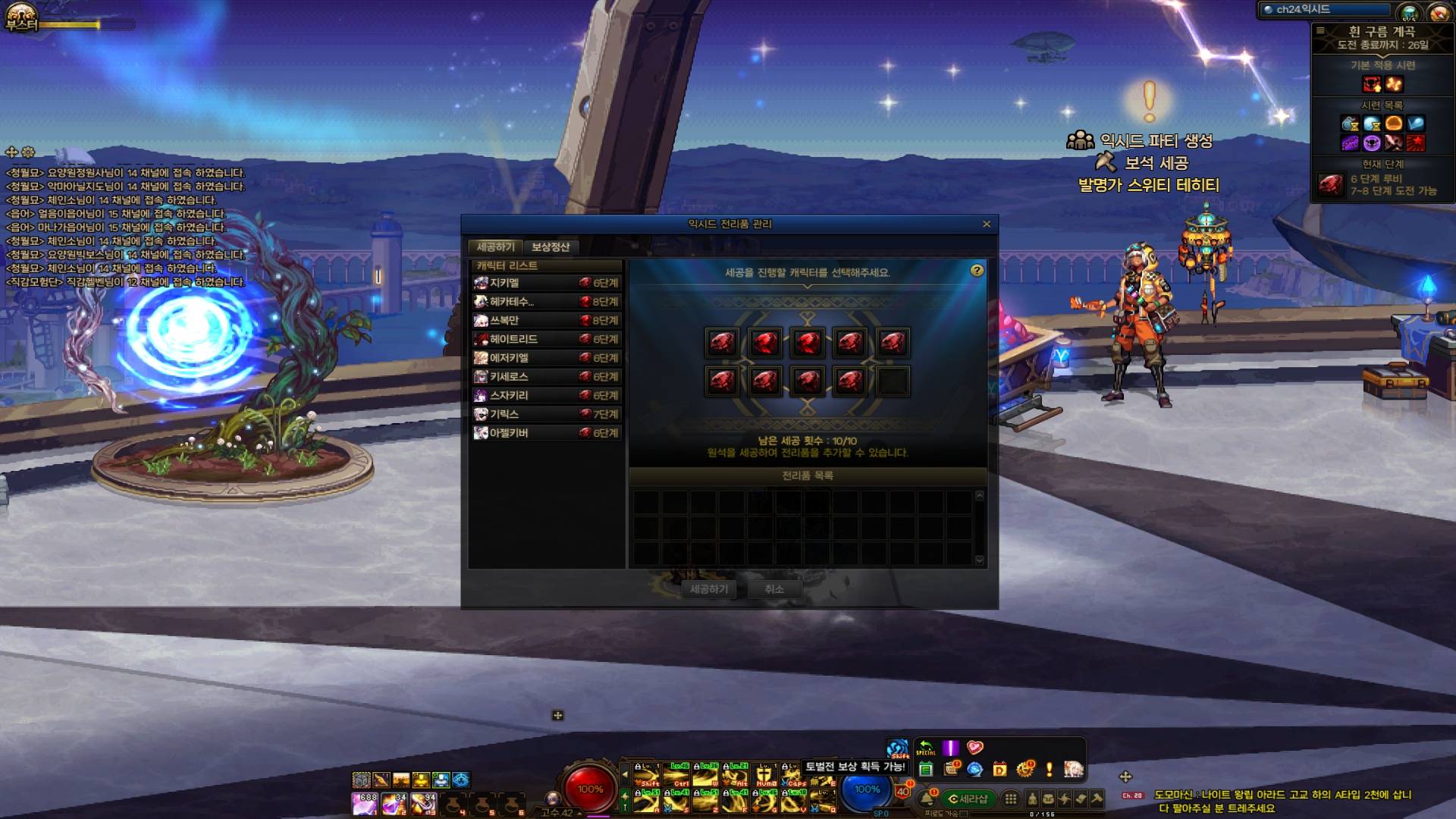This screenshot has height=819, width=1456.
Task: Select the 기릭스 character row
Action: [546, 414]
